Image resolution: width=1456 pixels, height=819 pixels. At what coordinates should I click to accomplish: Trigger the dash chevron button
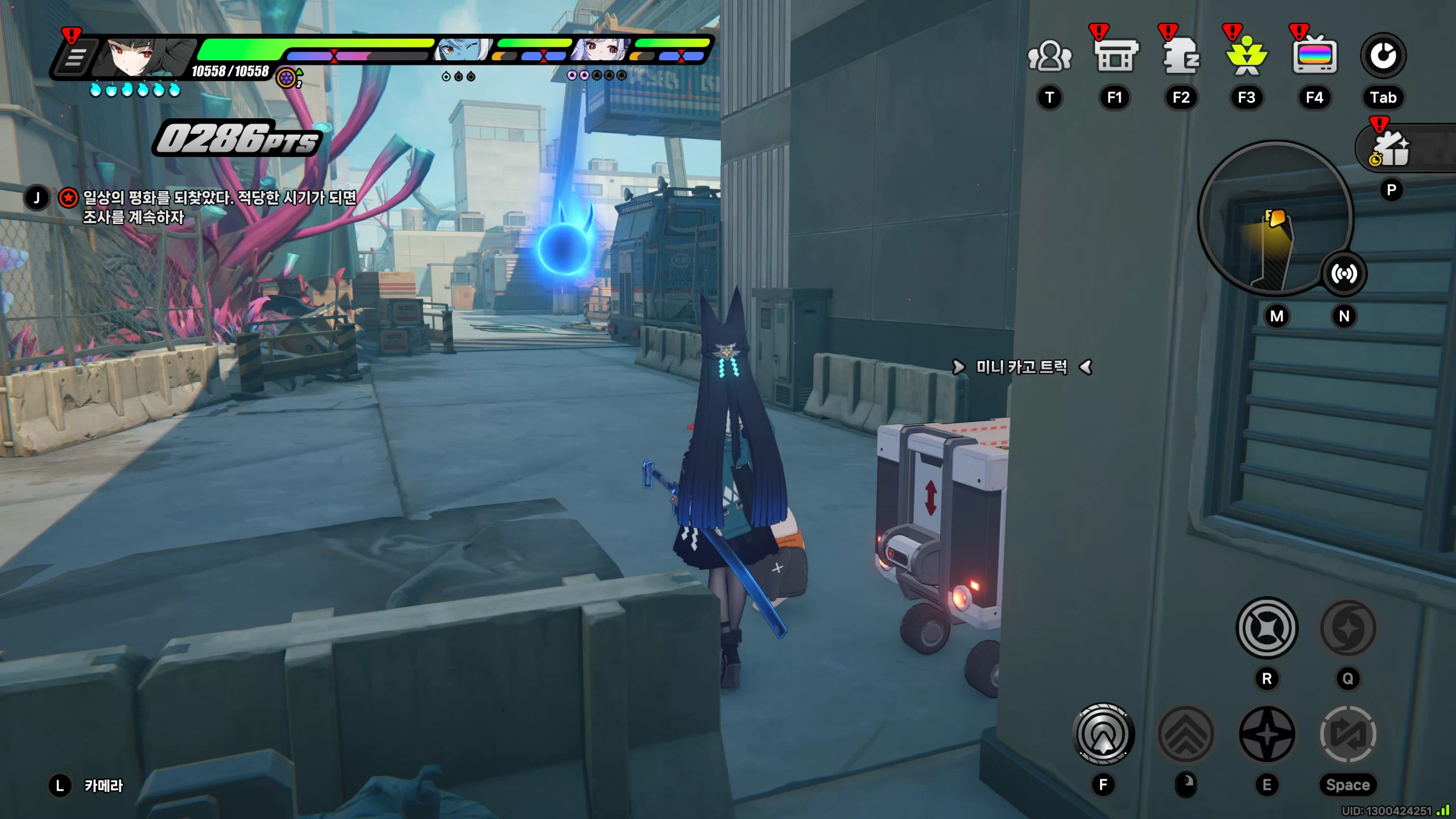click(1186, 734)
